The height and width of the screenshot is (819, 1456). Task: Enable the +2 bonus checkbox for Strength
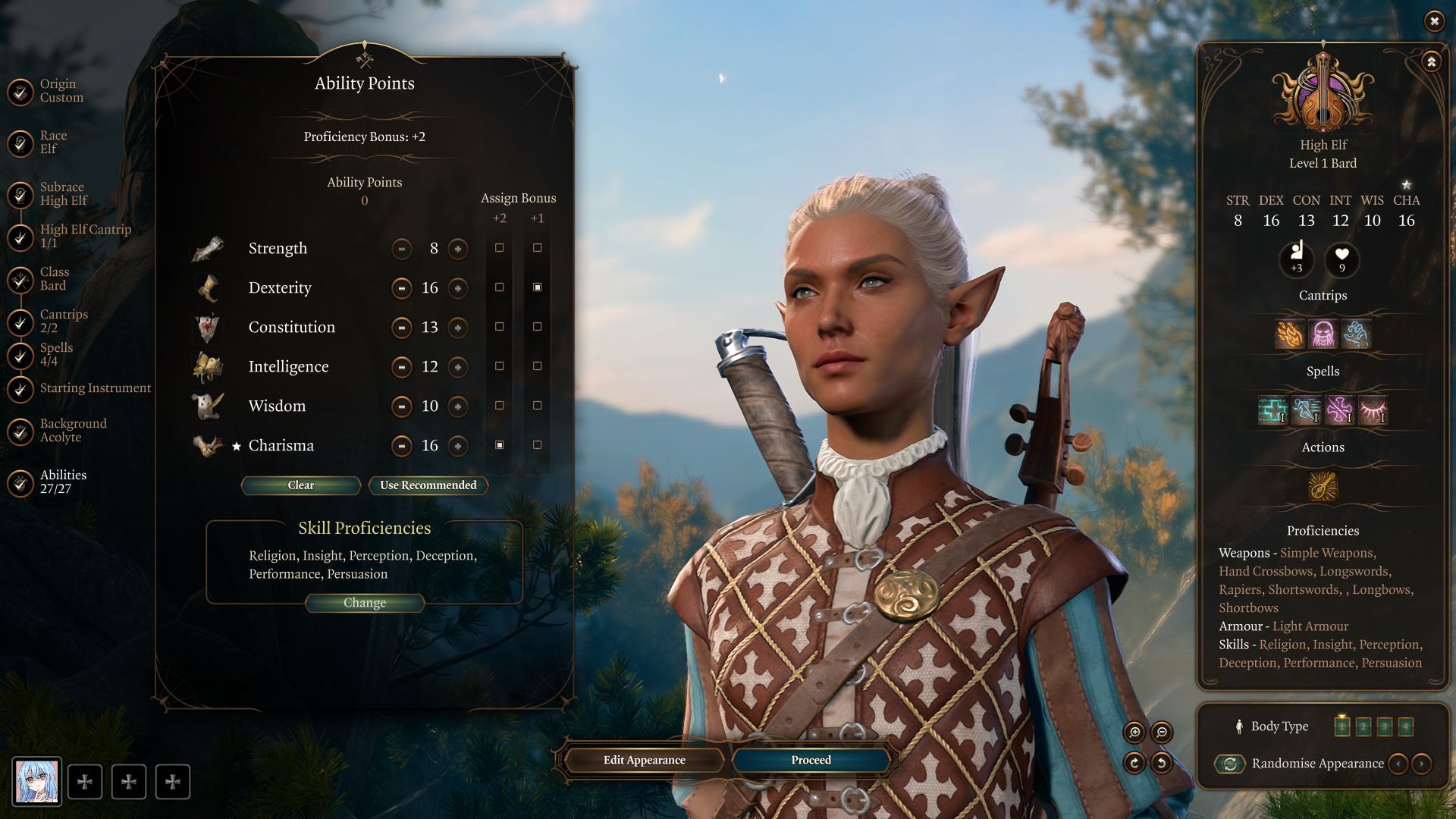tap(499, 248)
